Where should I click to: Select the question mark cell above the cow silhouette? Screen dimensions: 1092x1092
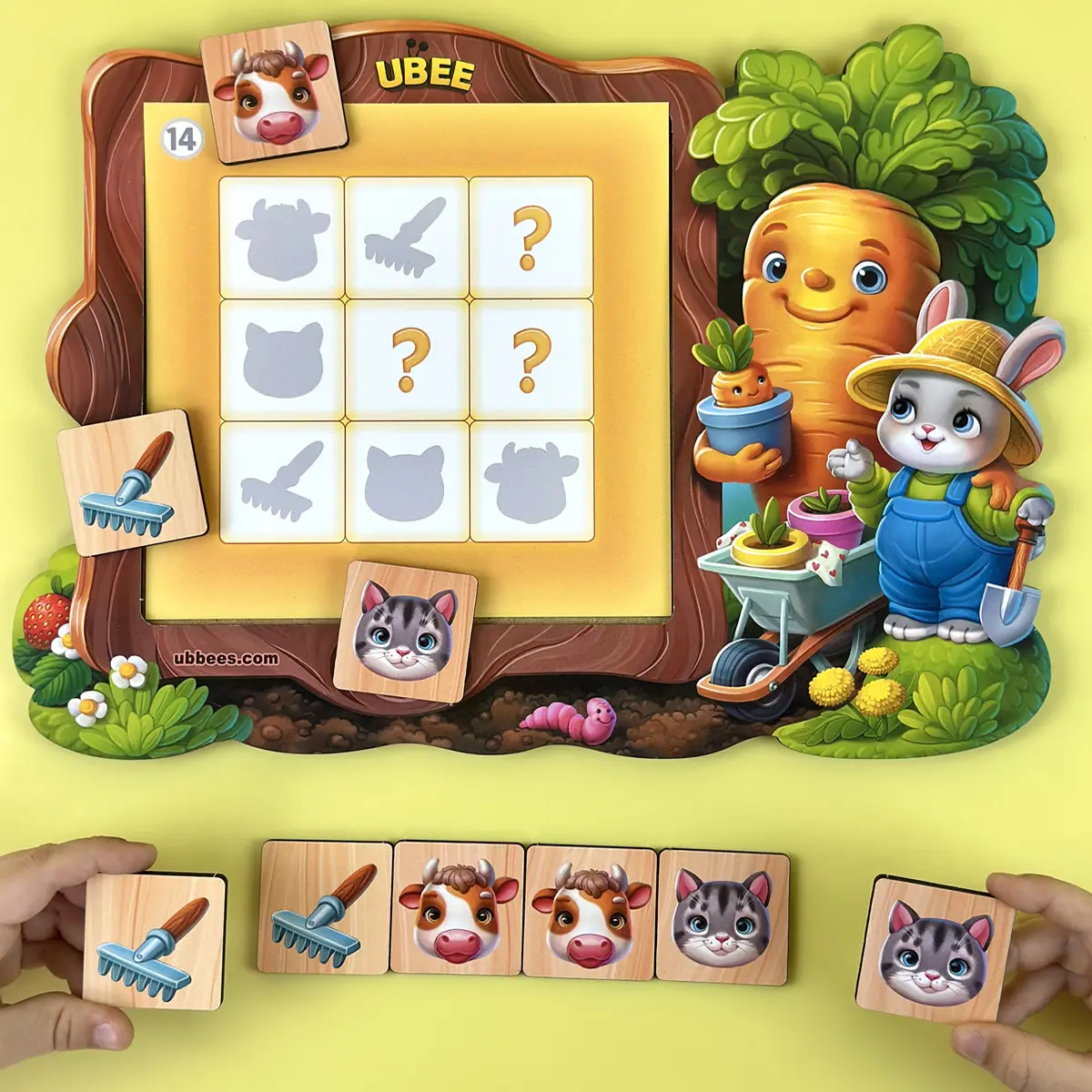(x=530, y=359)
